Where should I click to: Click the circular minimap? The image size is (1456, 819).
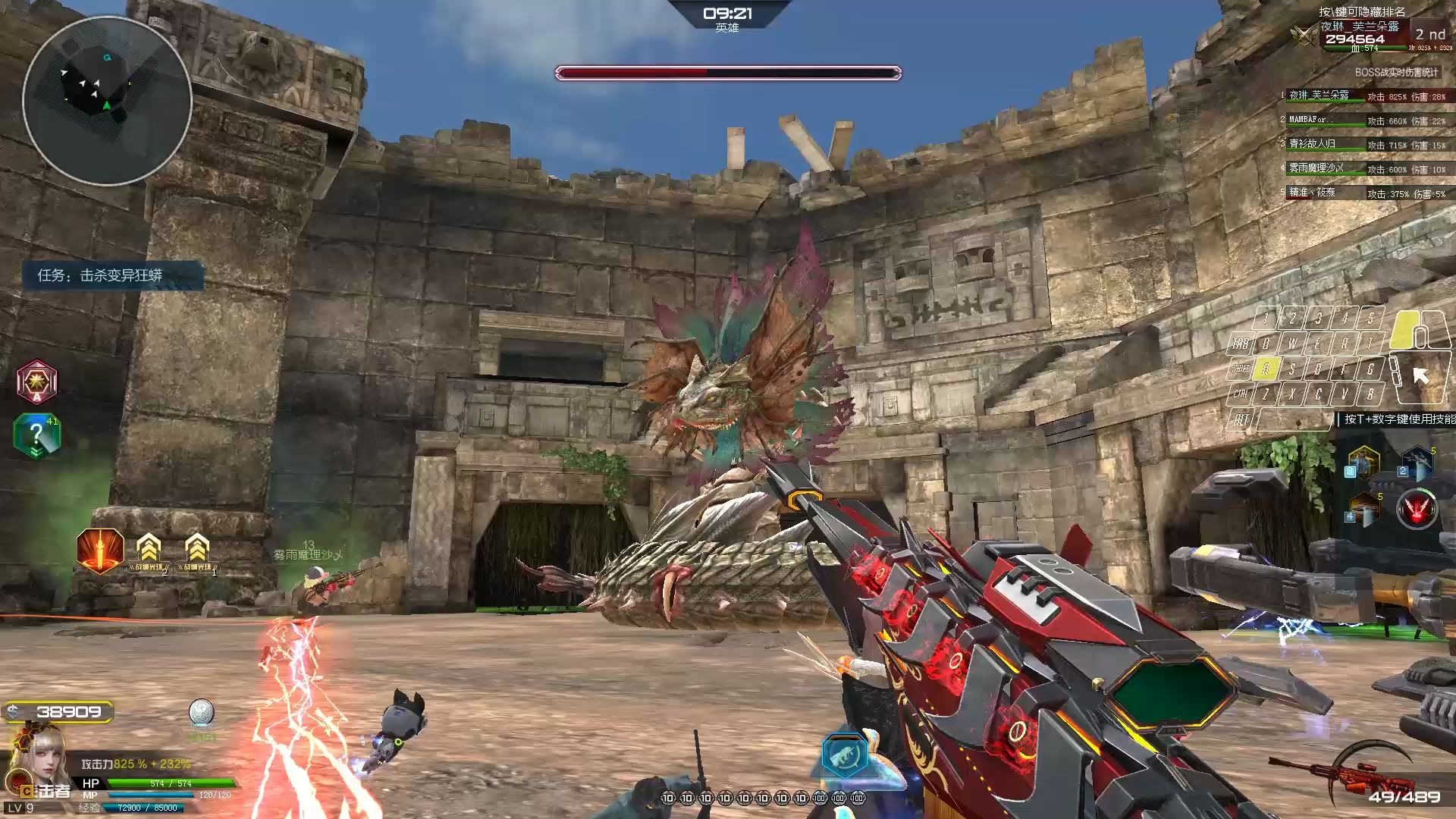tap(106, 100)
